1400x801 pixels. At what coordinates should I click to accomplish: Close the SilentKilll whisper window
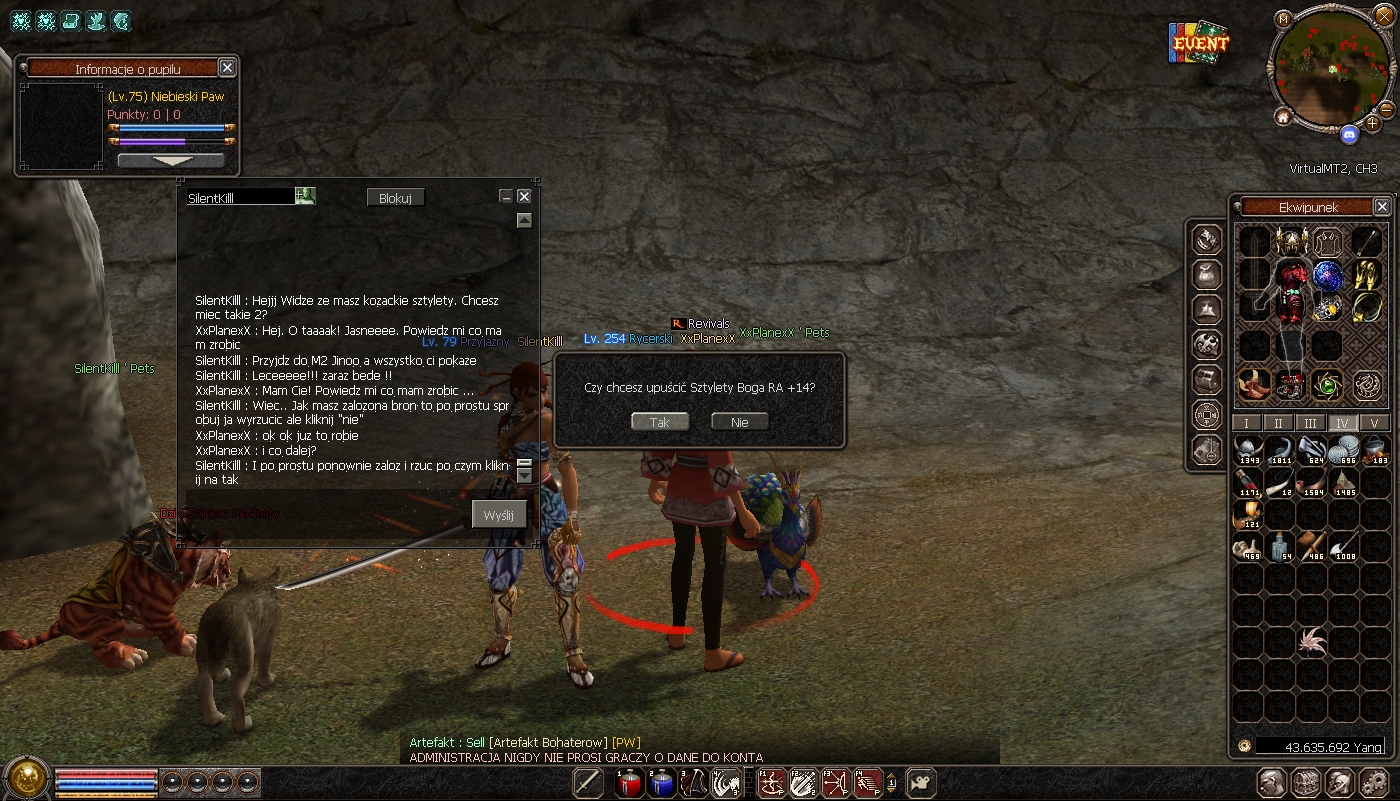pyautogui.click(x=524, y=197)
